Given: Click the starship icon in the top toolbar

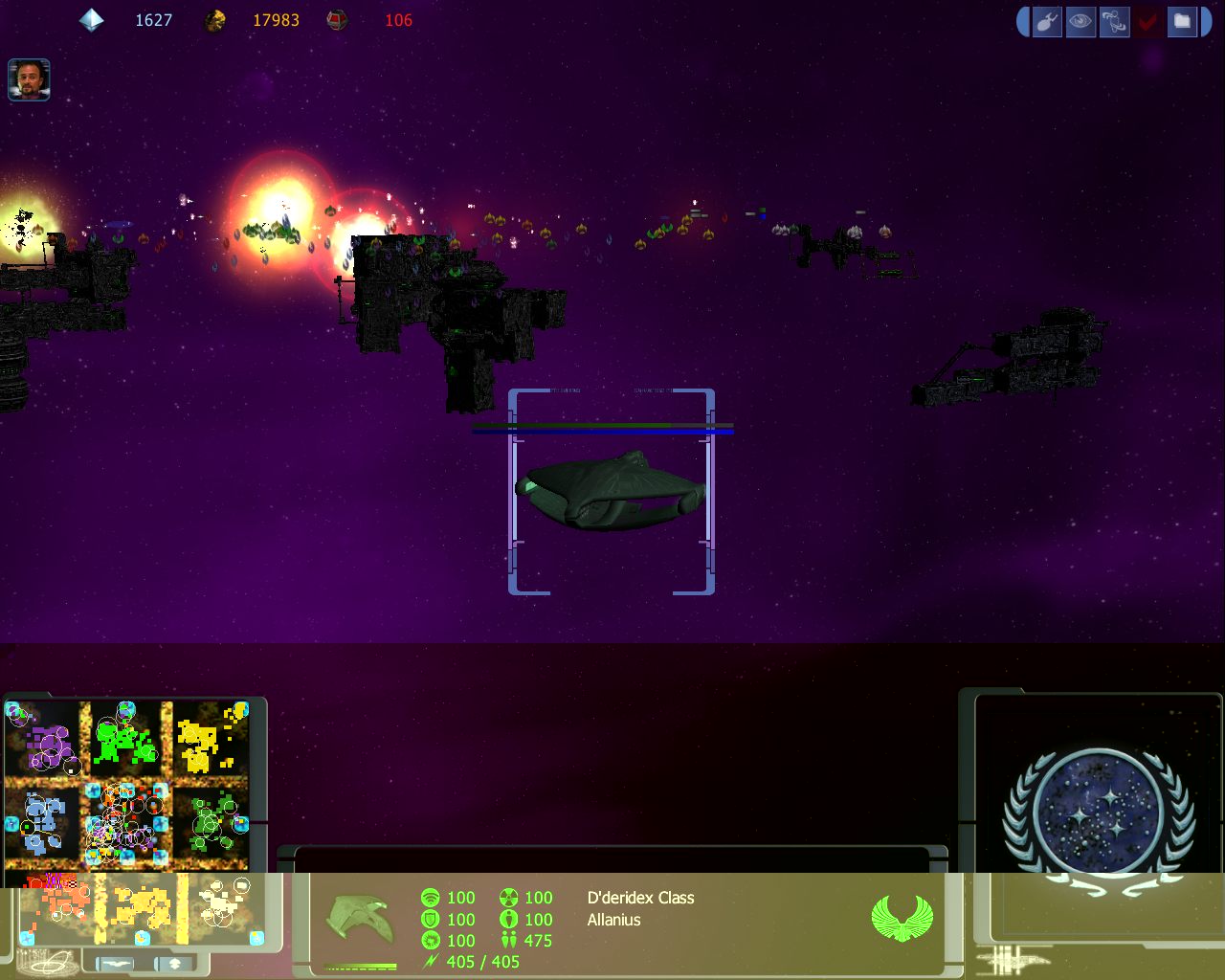Looking at the screenshot, I should (1047, 21).
